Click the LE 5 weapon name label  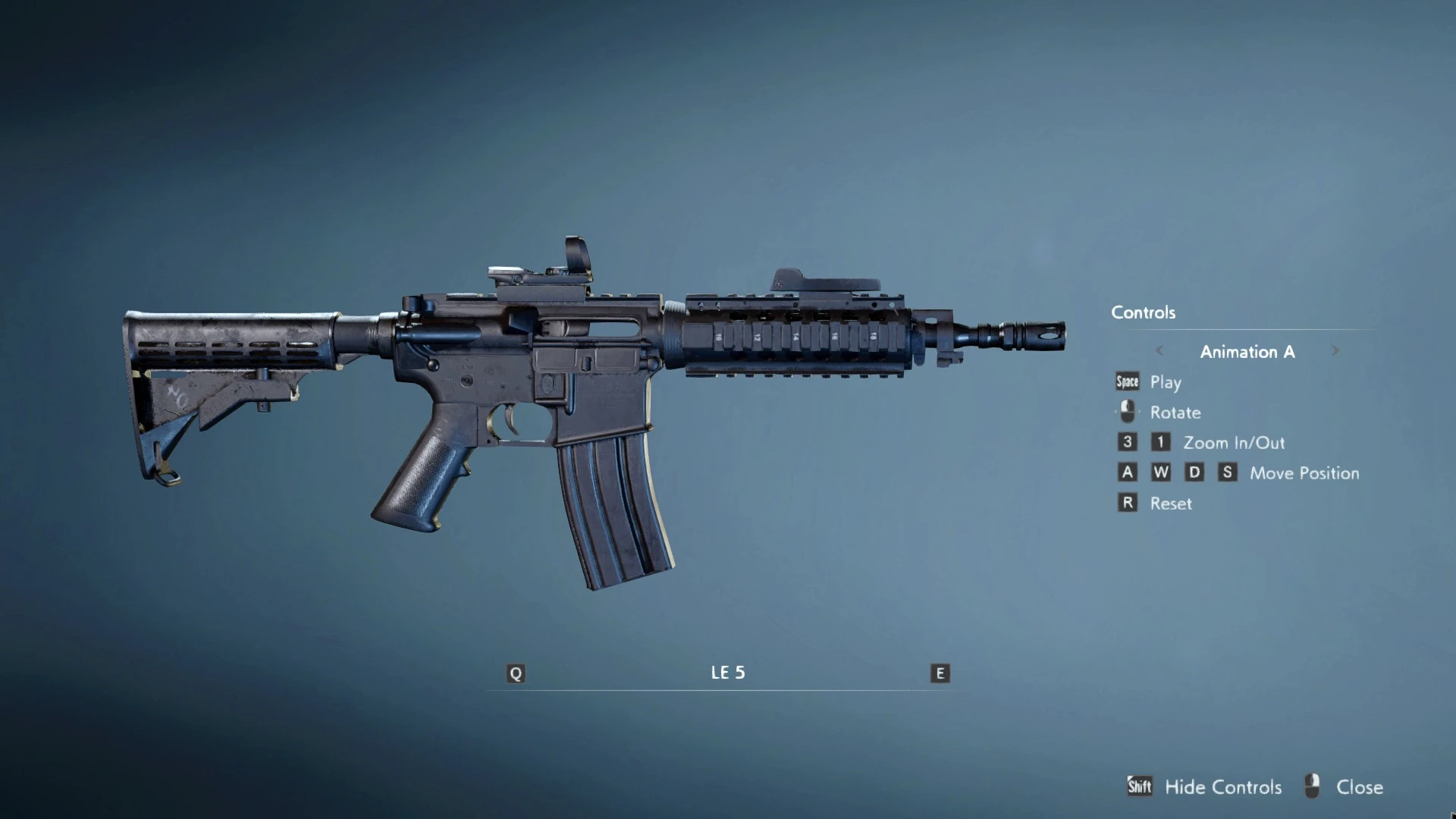[x=727, y=672]
